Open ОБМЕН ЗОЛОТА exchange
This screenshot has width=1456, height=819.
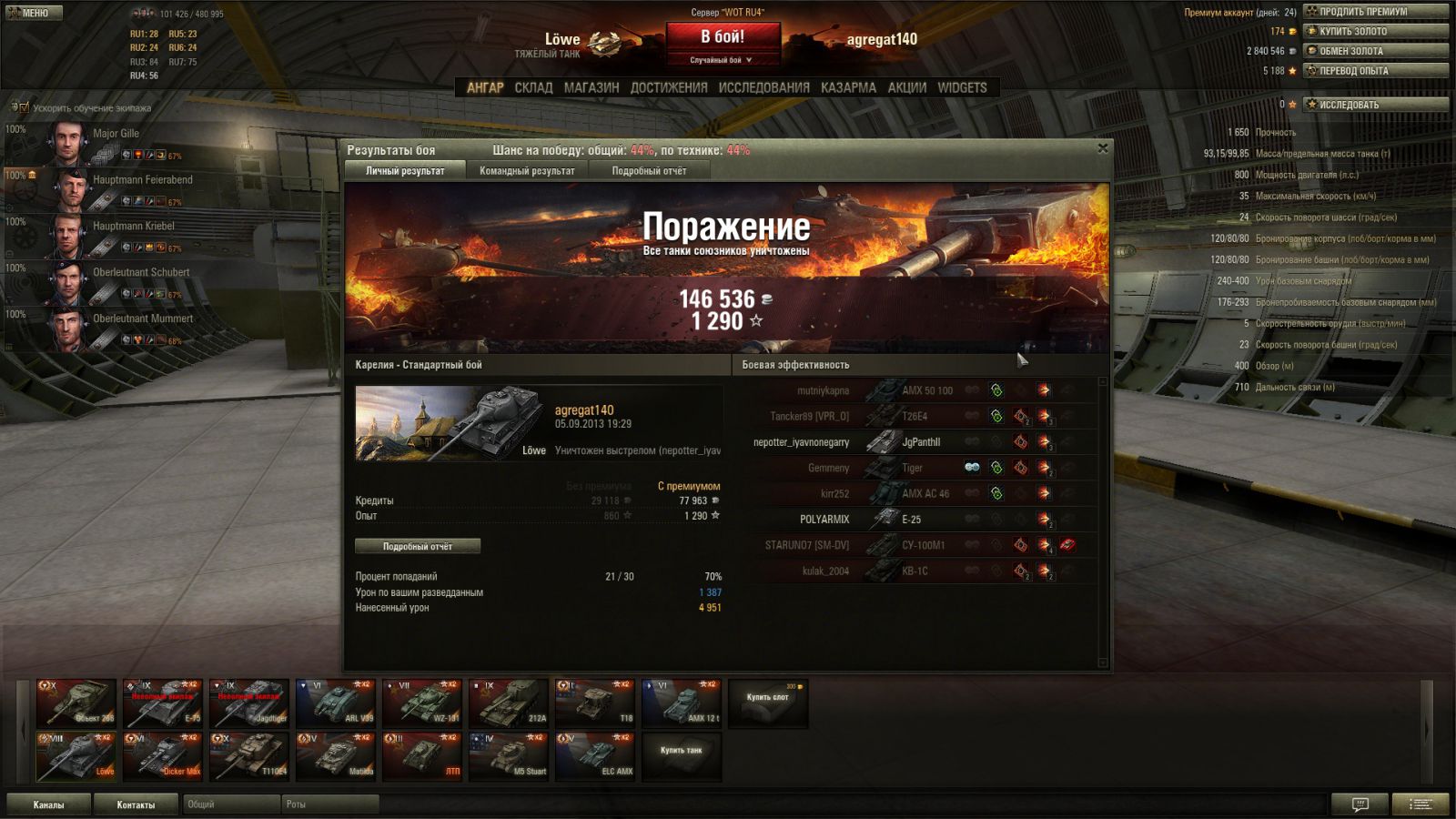point(1375,51)
